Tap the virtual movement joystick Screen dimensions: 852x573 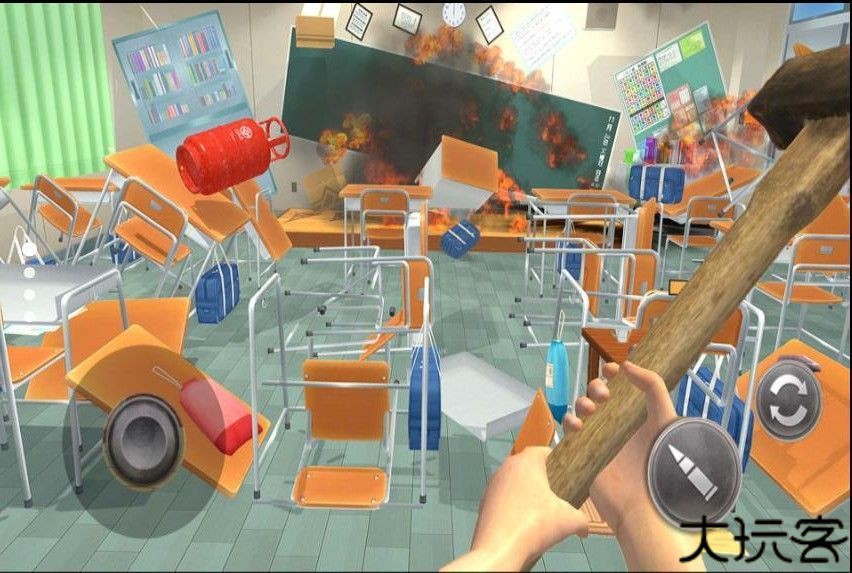tap(144, 440)
